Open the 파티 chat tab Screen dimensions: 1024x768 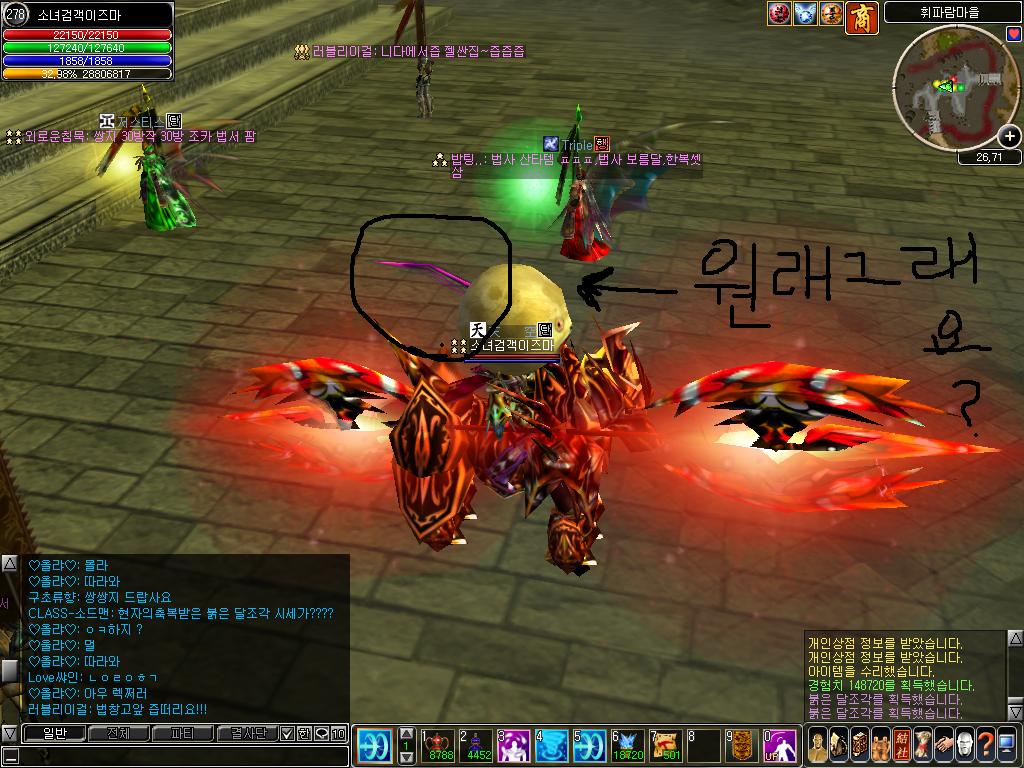(x=182, y=733)
